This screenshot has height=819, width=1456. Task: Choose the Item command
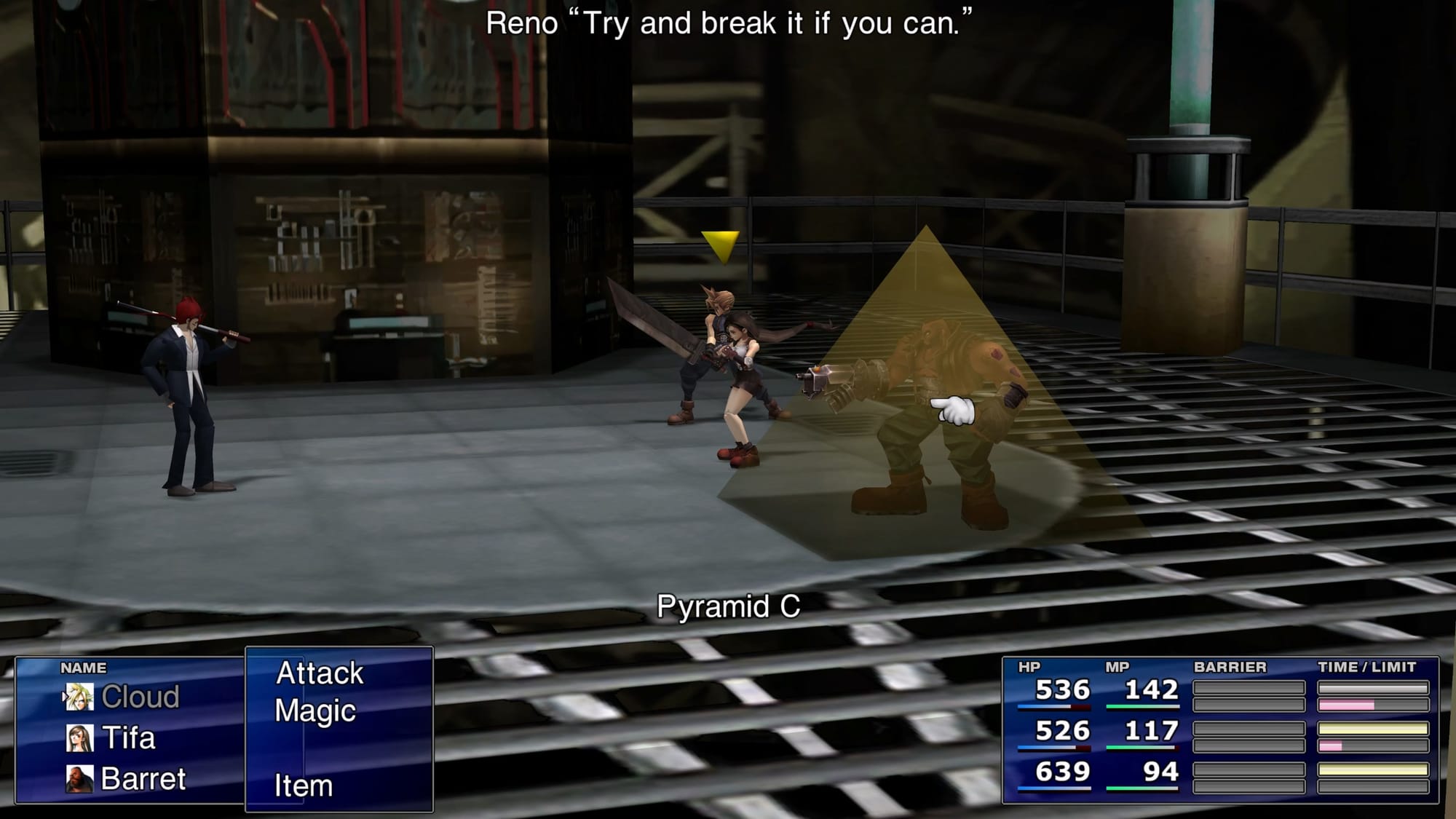pos(304,786)
